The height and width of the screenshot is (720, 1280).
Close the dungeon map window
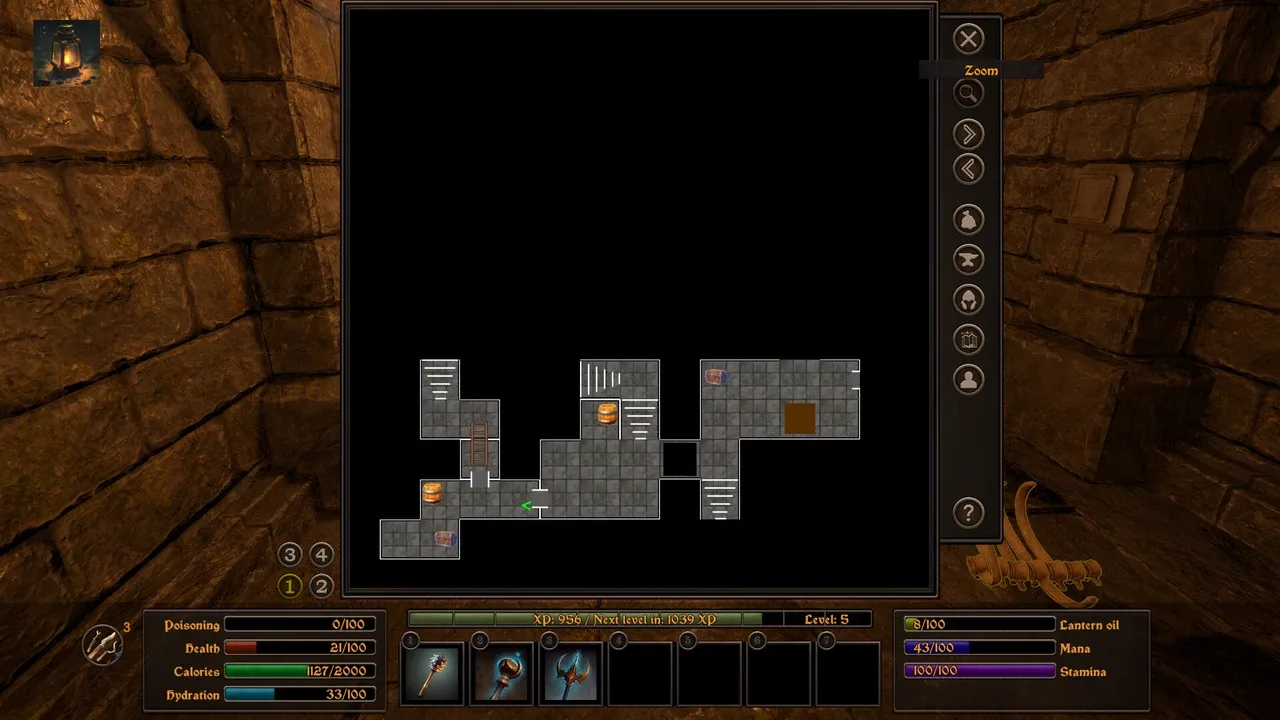pos(968,39)
